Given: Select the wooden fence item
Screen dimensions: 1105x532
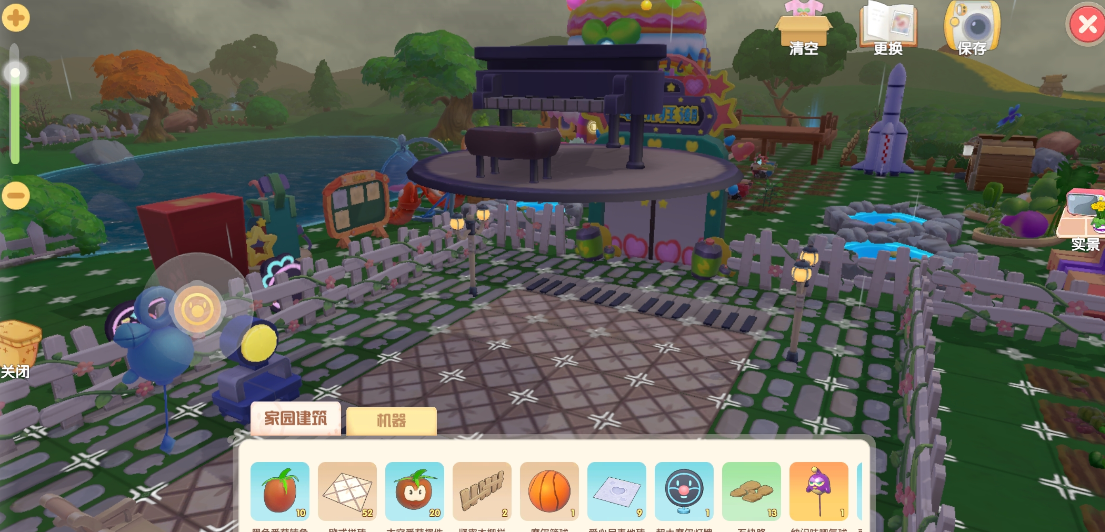Looking at the screenshot, I should click(x=482, y=492).
